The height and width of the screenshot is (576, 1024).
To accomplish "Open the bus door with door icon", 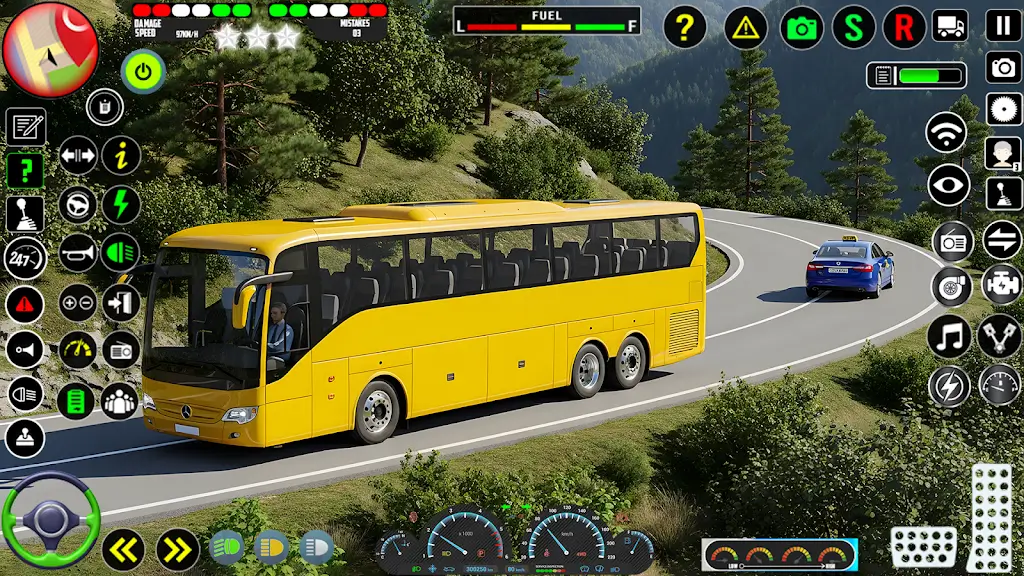I will [121, 302].
